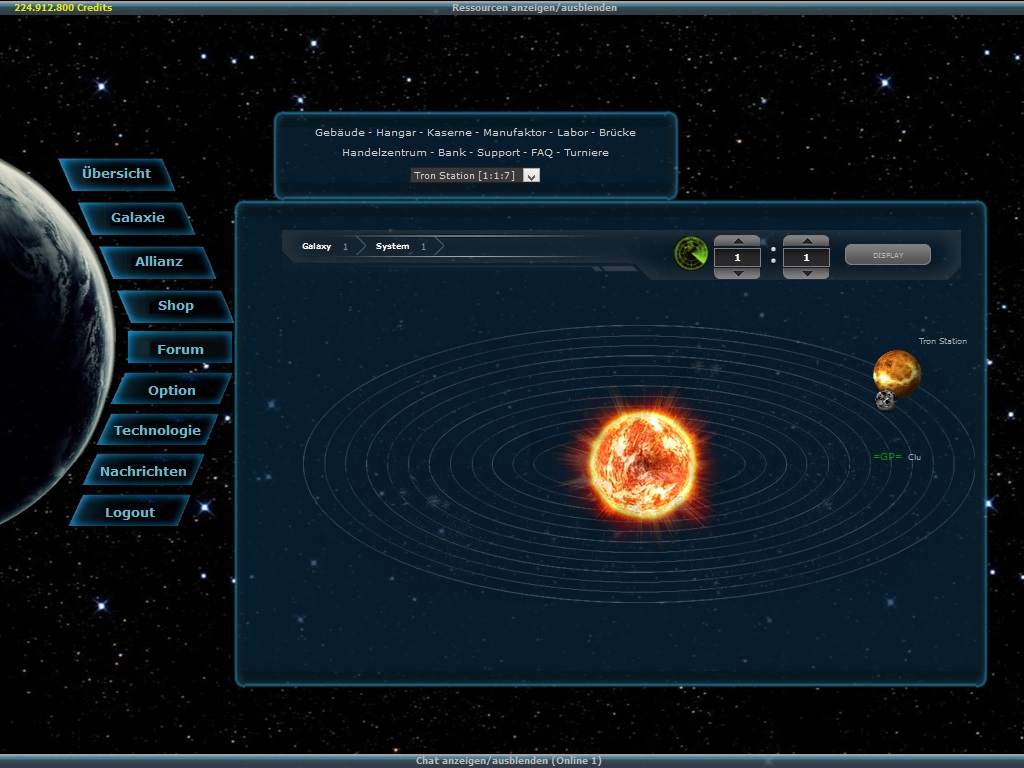This screenshot has height=768, width=1024.
Task: Open the Bank link
Action: pyautogui.click(x=452, y=153)
